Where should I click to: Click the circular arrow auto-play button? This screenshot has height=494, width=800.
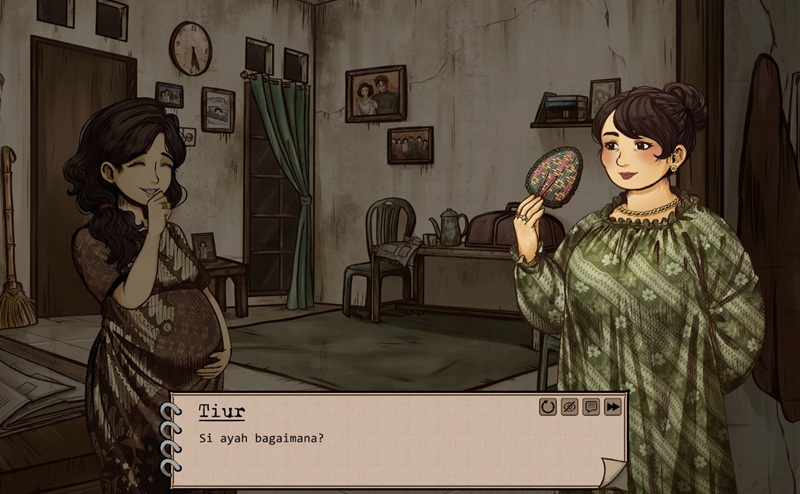coord(548,407)
